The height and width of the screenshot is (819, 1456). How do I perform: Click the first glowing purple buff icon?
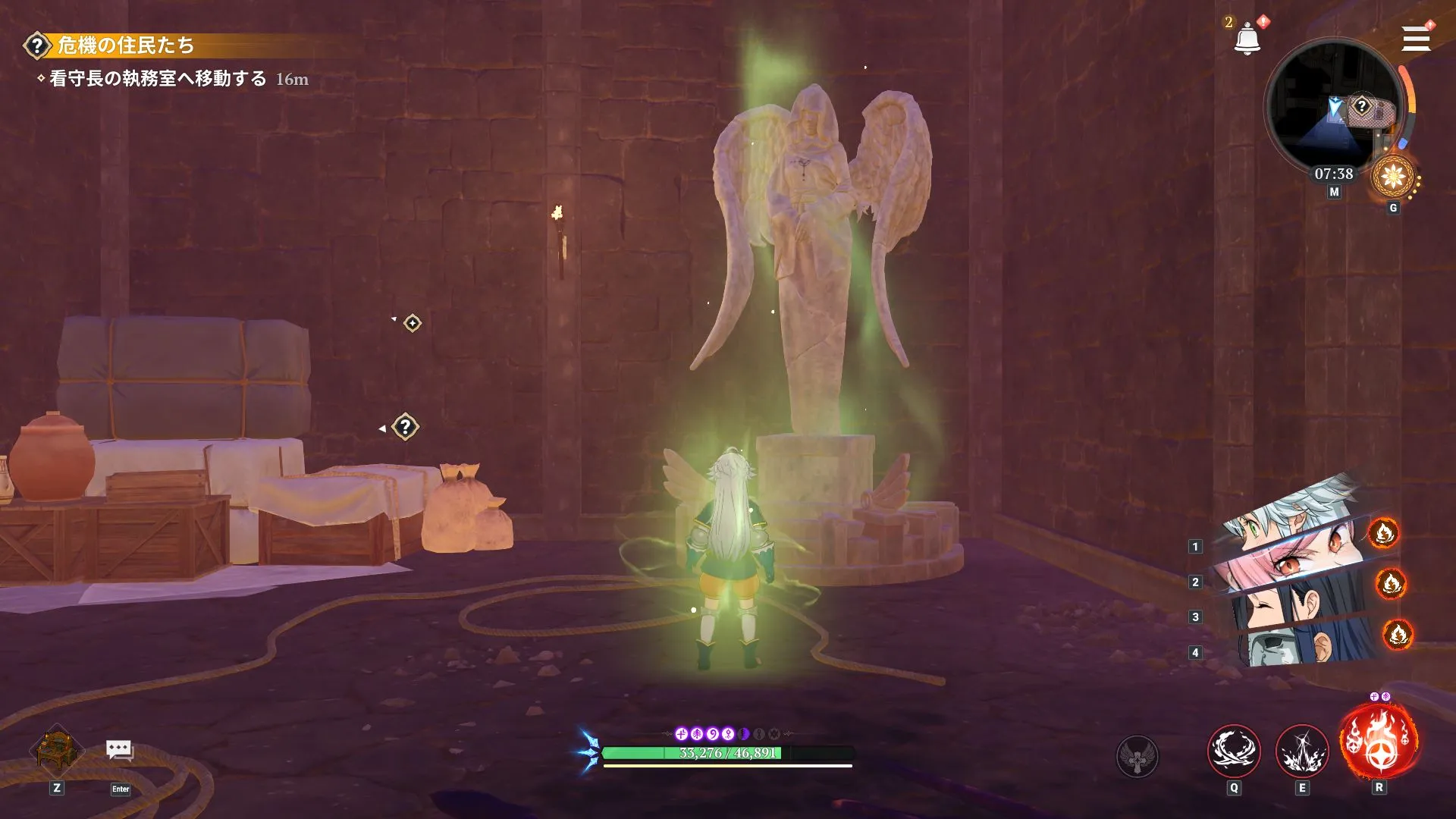coord(680,733)
